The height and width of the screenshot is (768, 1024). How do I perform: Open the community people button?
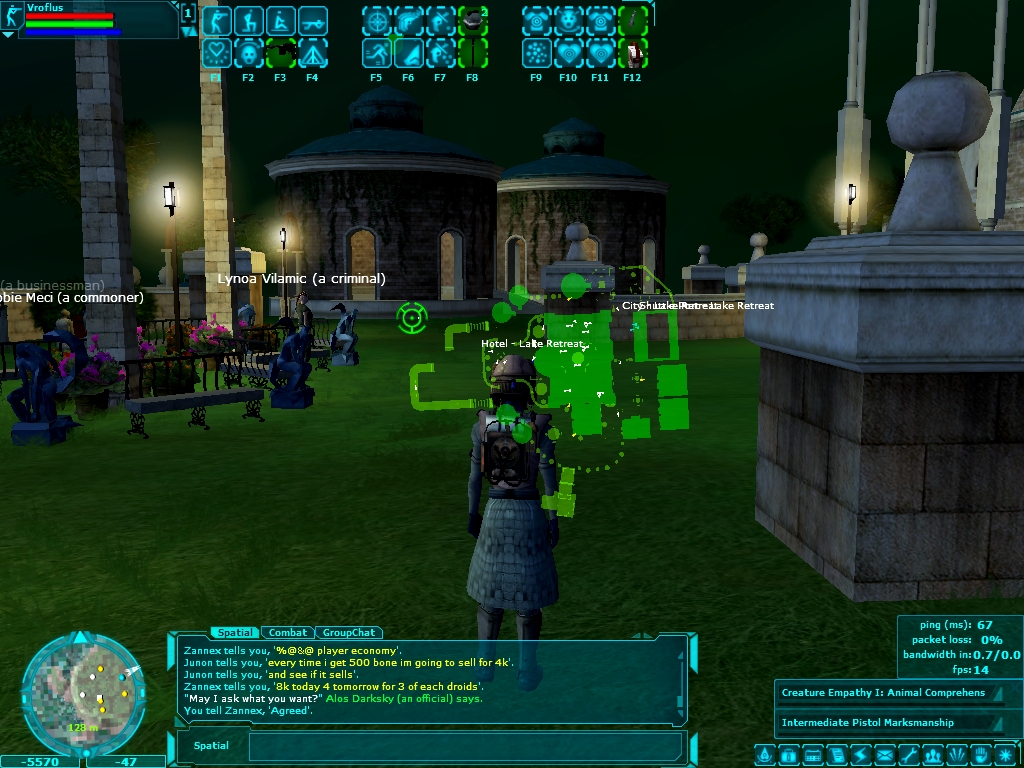(933, 754)
